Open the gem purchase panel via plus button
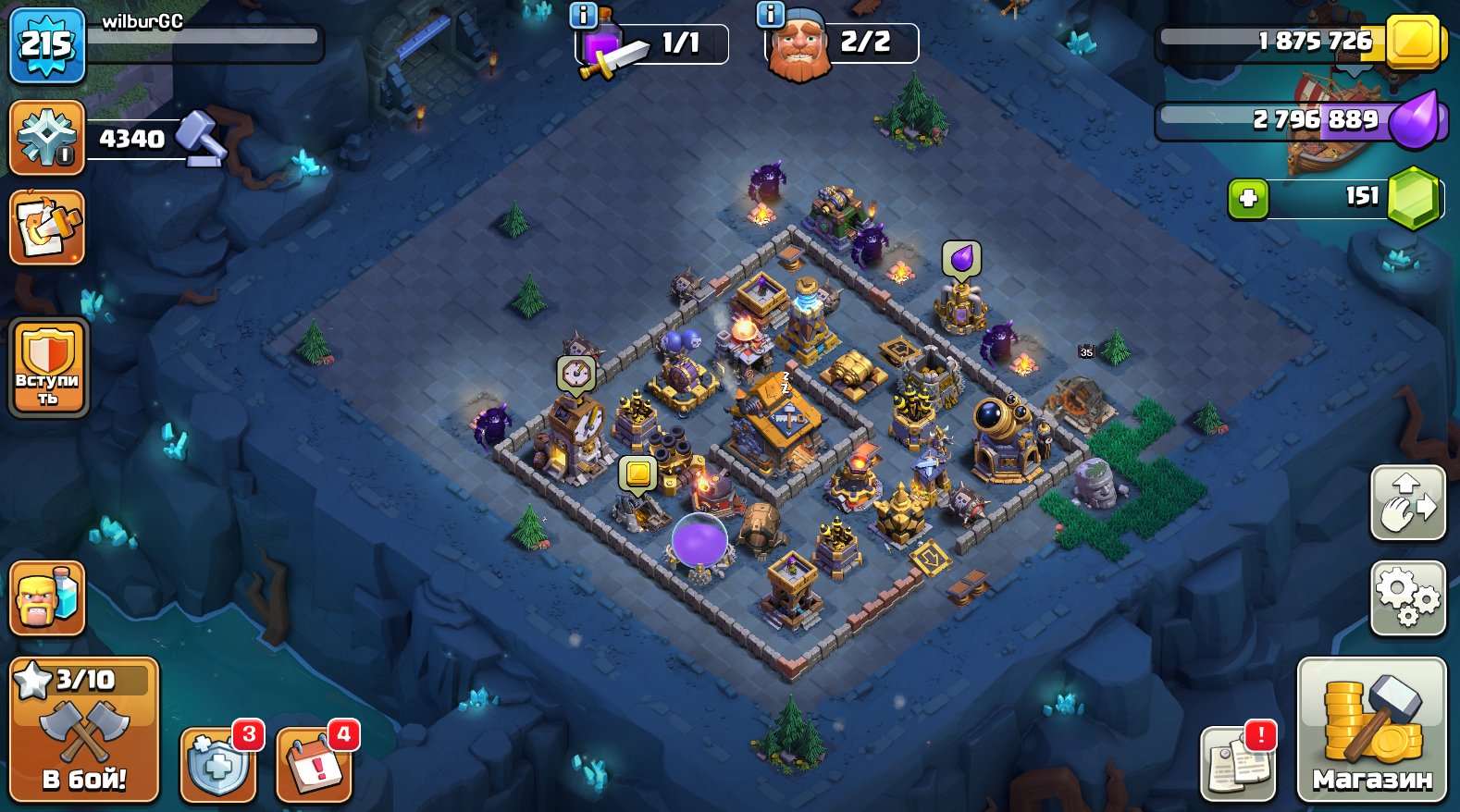The height and width of the screenshot is (812, 1460). point(1251,197)
